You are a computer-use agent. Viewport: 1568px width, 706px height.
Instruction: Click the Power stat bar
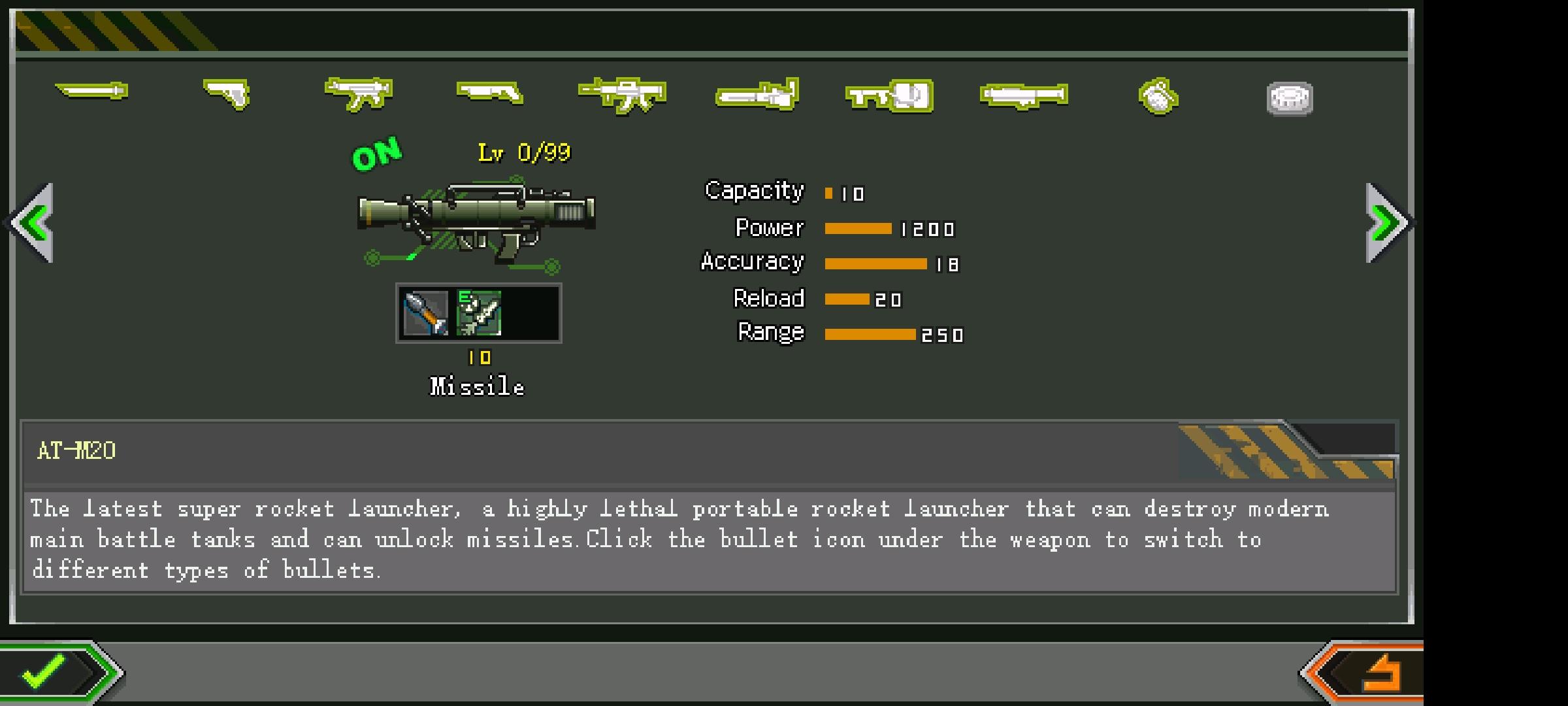858,229
